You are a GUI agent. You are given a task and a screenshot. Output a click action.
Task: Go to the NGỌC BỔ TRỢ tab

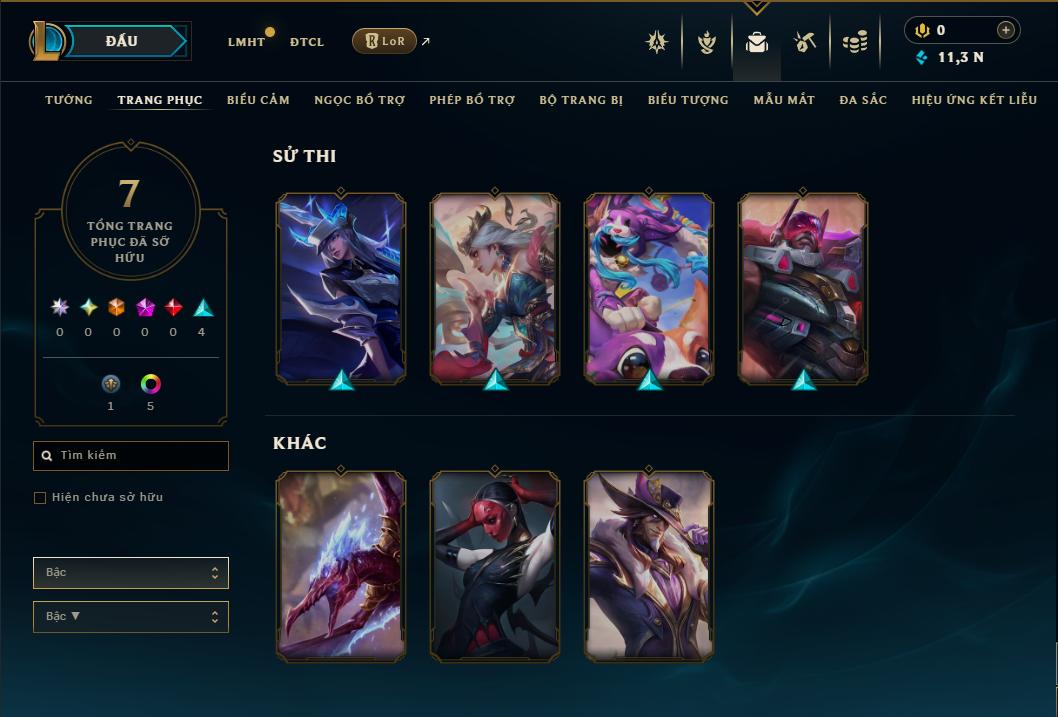[x=360, y=100]
